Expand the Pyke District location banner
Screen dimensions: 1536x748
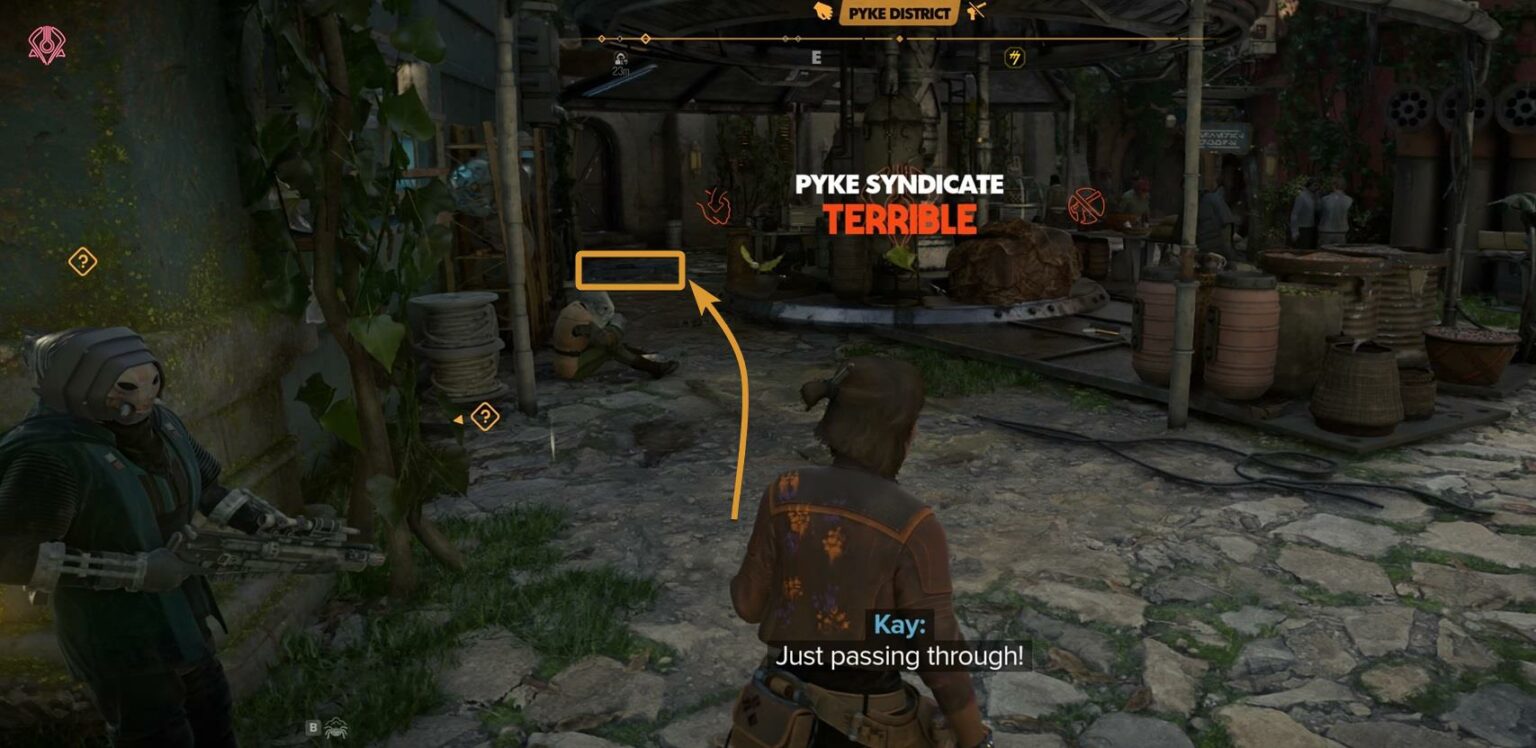coord(898,12)
